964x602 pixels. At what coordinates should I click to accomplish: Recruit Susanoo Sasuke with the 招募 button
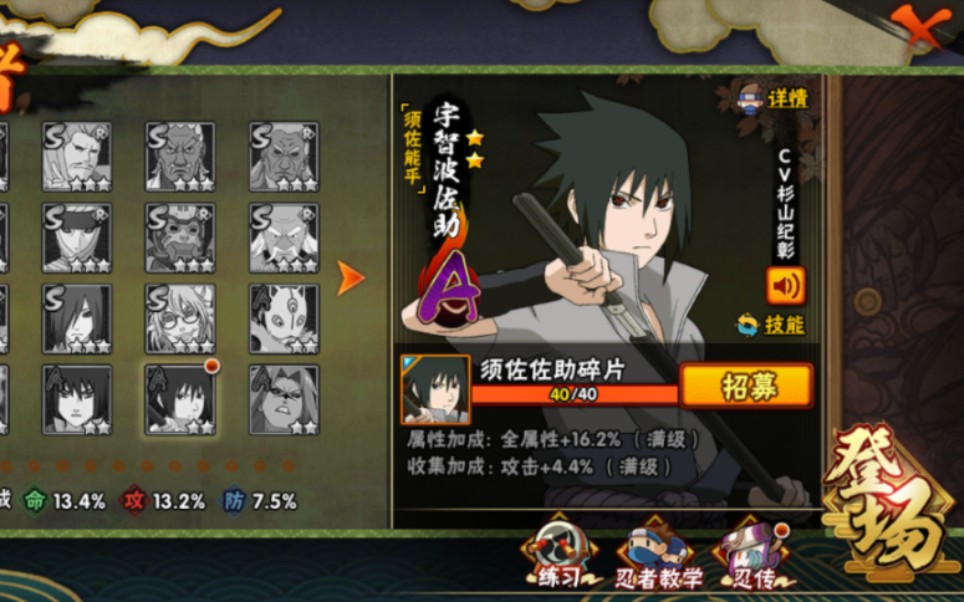pyautogui.click(x=746, y=385)
